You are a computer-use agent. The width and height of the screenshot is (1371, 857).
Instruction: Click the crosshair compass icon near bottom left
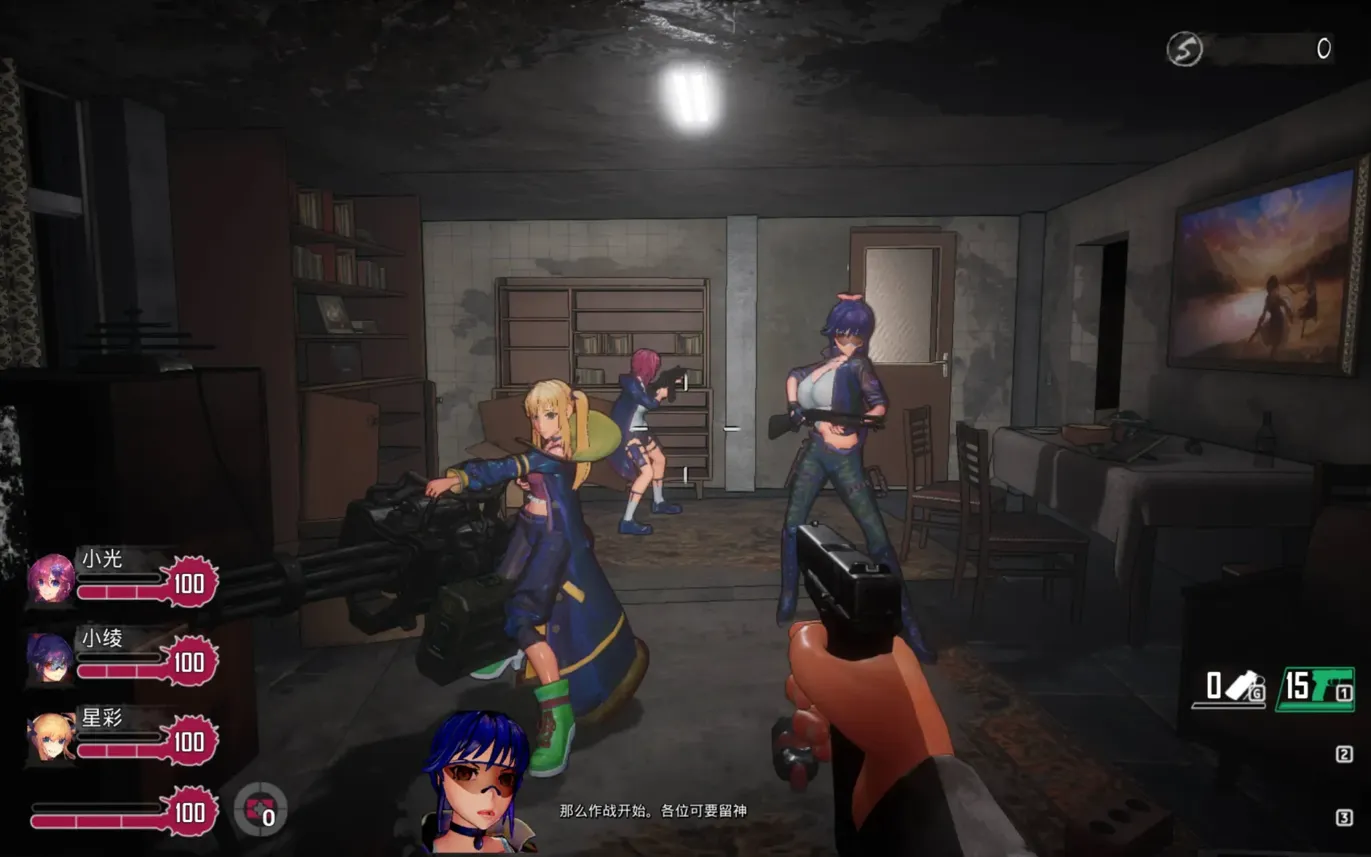coord(260,810)
